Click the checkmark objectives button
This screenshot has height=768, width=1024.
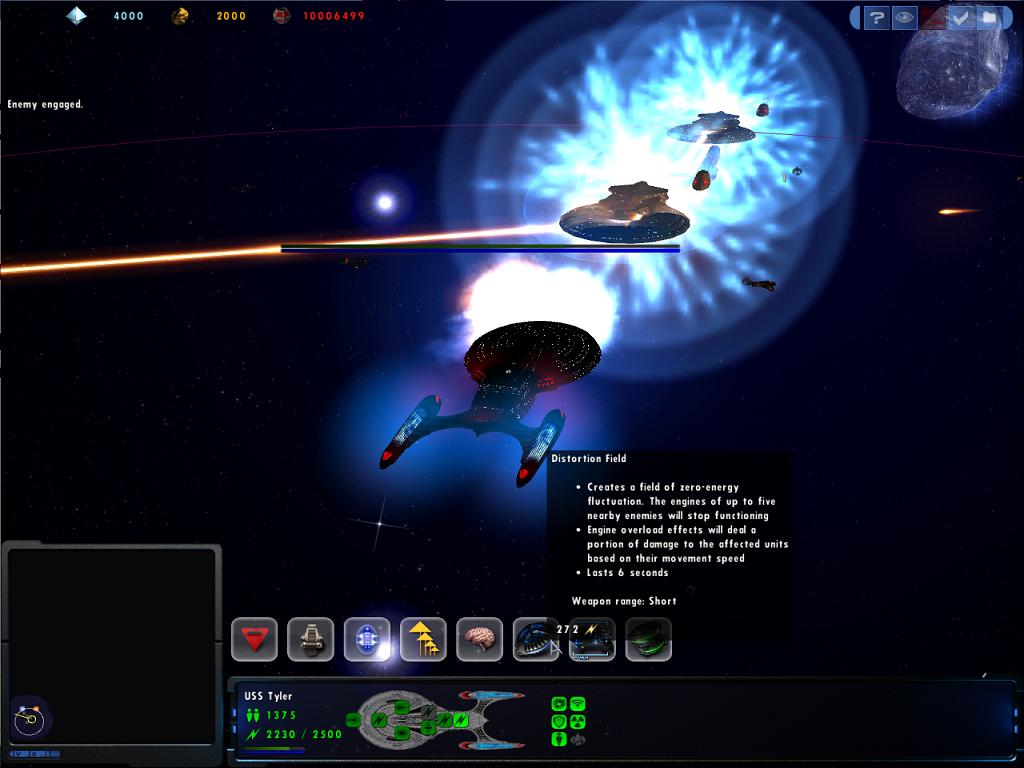960,17
